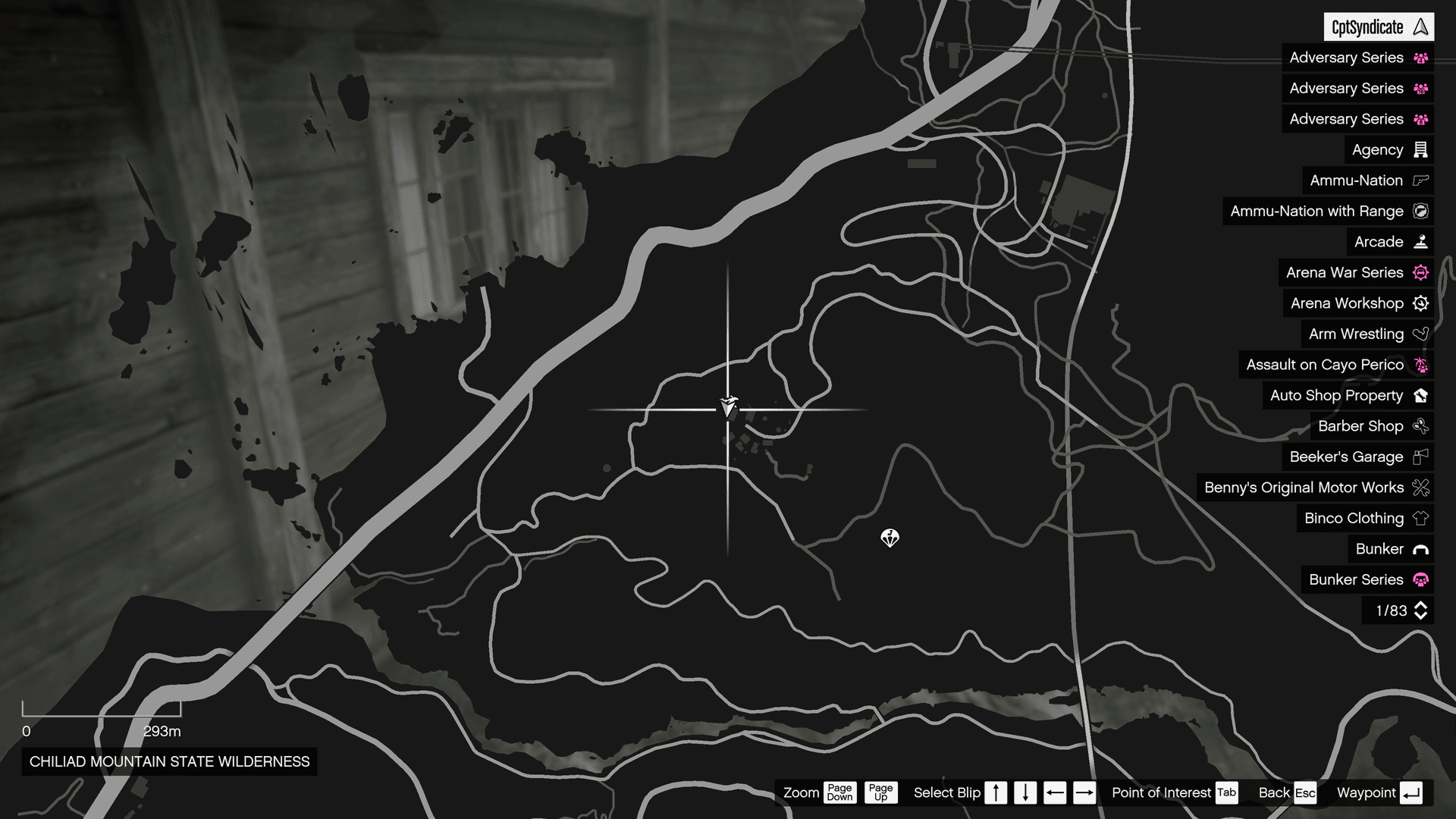
Task: Toggle the Arena War Series legend entry
Action: pyautogui.click(x=1355, y=272)
